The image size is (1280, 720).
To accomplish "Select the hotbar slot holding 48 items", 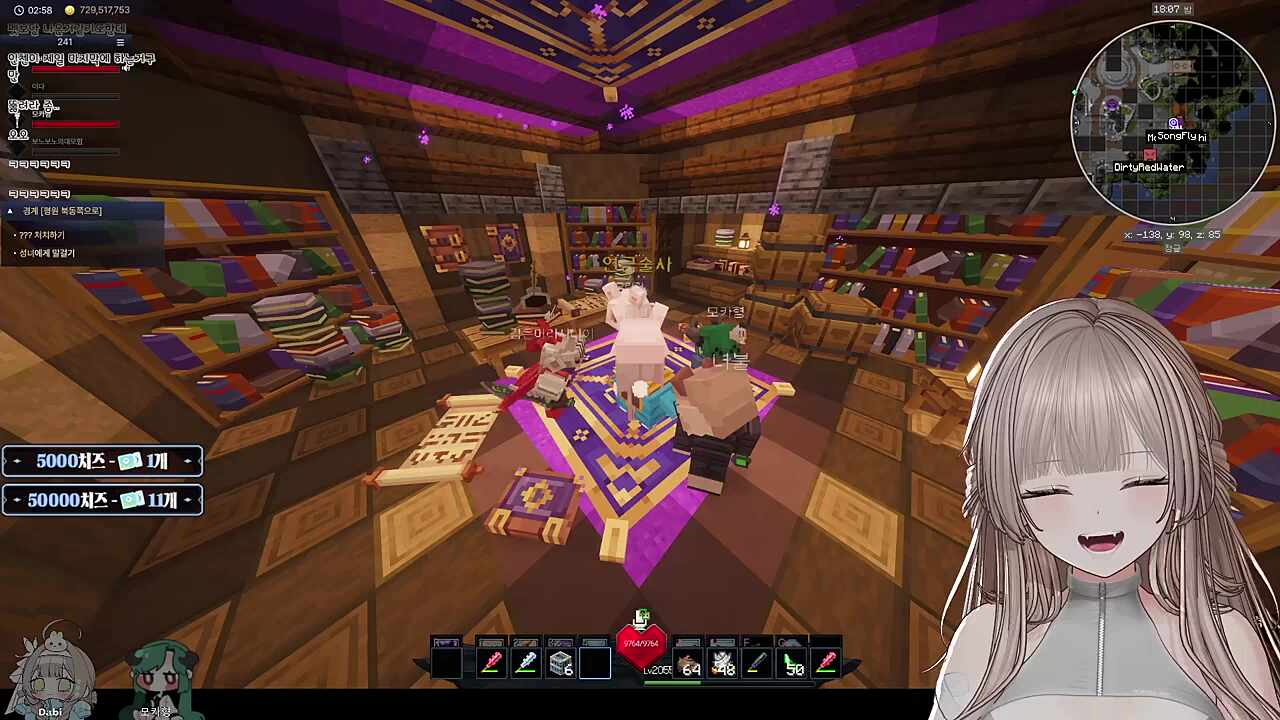I will 723,662.
